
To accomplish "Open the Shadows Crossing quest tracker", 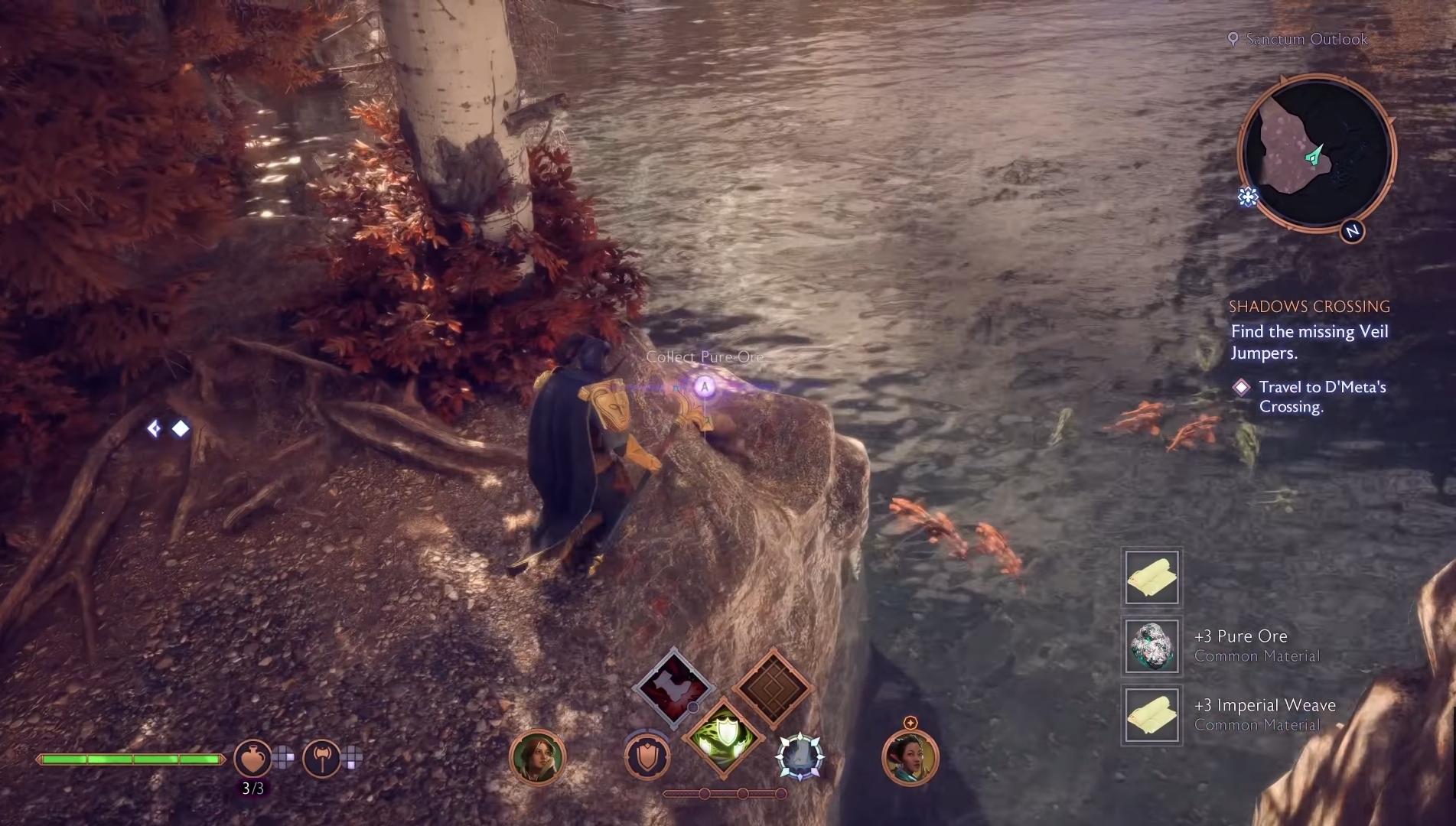I will (x=1309, y=307).
